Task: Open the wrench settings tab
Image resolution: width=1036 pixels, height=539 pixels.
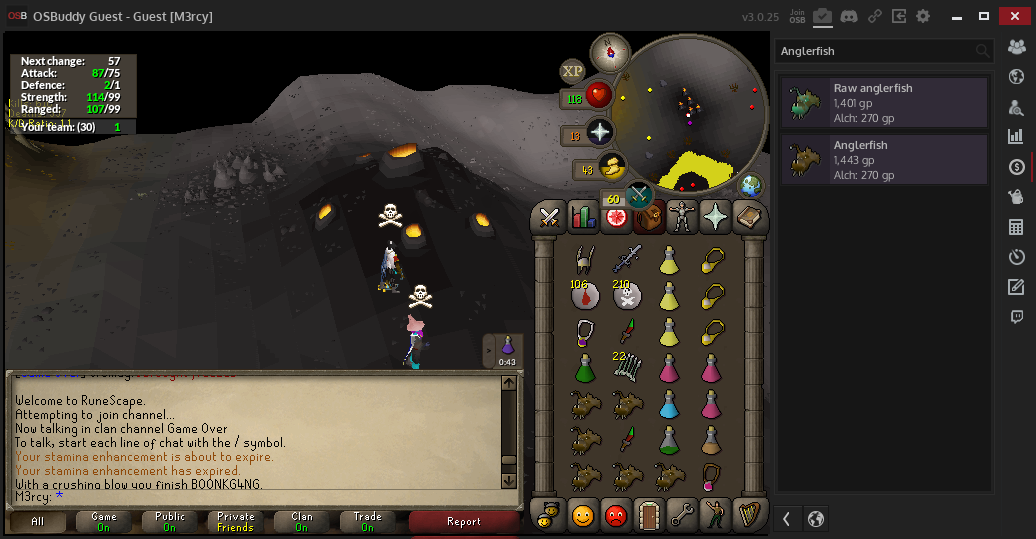Action: click(x=682, y=515)
